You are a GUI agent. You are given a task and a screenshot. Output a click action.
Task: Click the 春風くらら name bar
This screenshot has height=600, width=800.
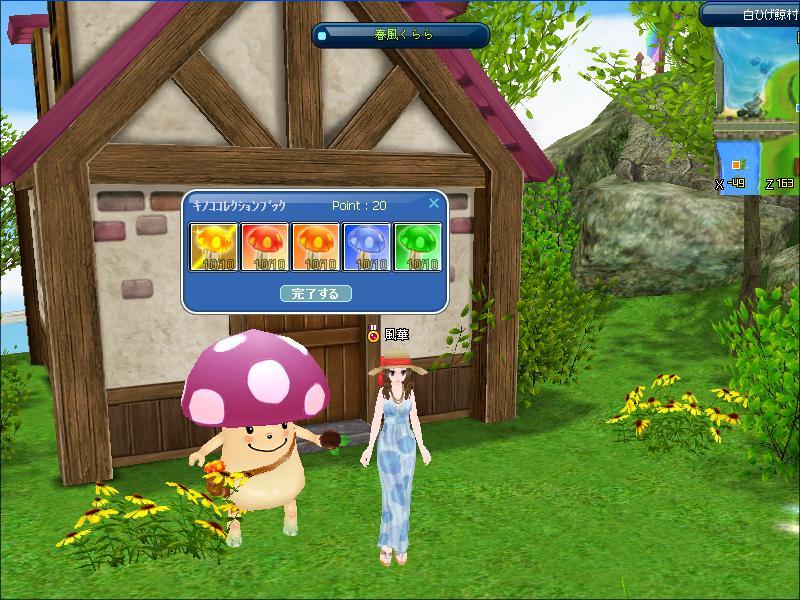(x=401, y=36)
